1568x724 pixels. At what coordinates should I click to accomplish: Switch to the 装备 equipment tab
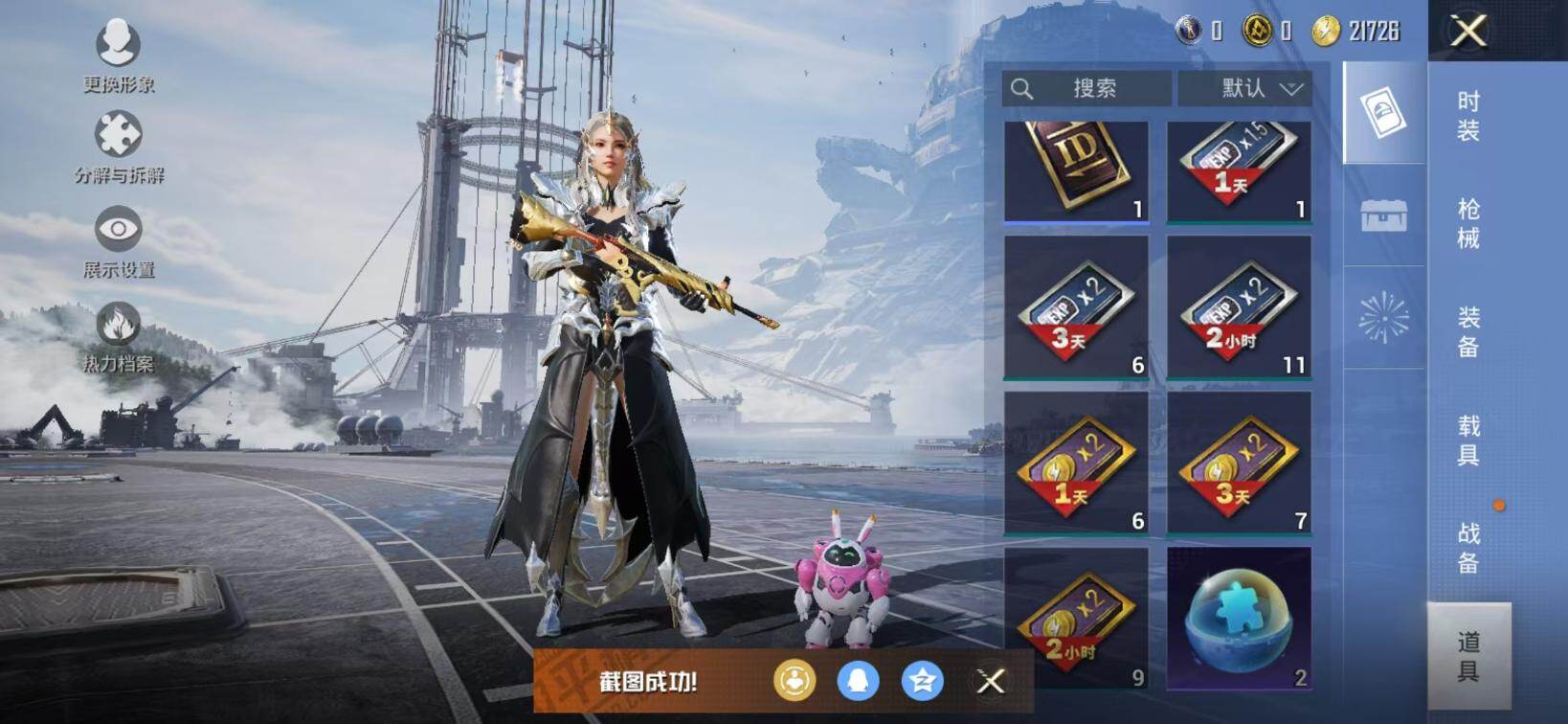[x=1468, y=331]
